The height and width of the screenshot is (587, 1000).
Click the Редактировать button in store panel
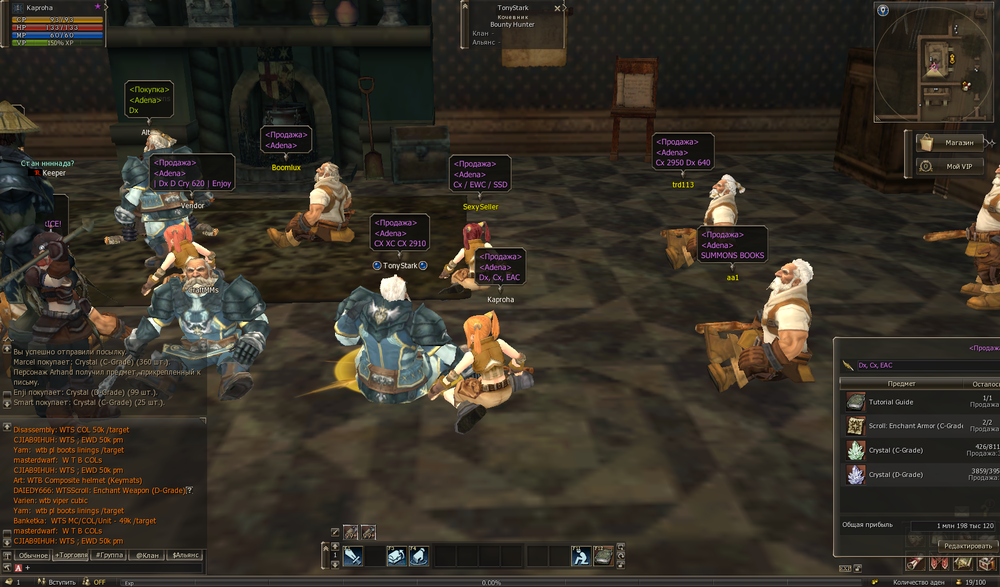click(x=967, y=545)
